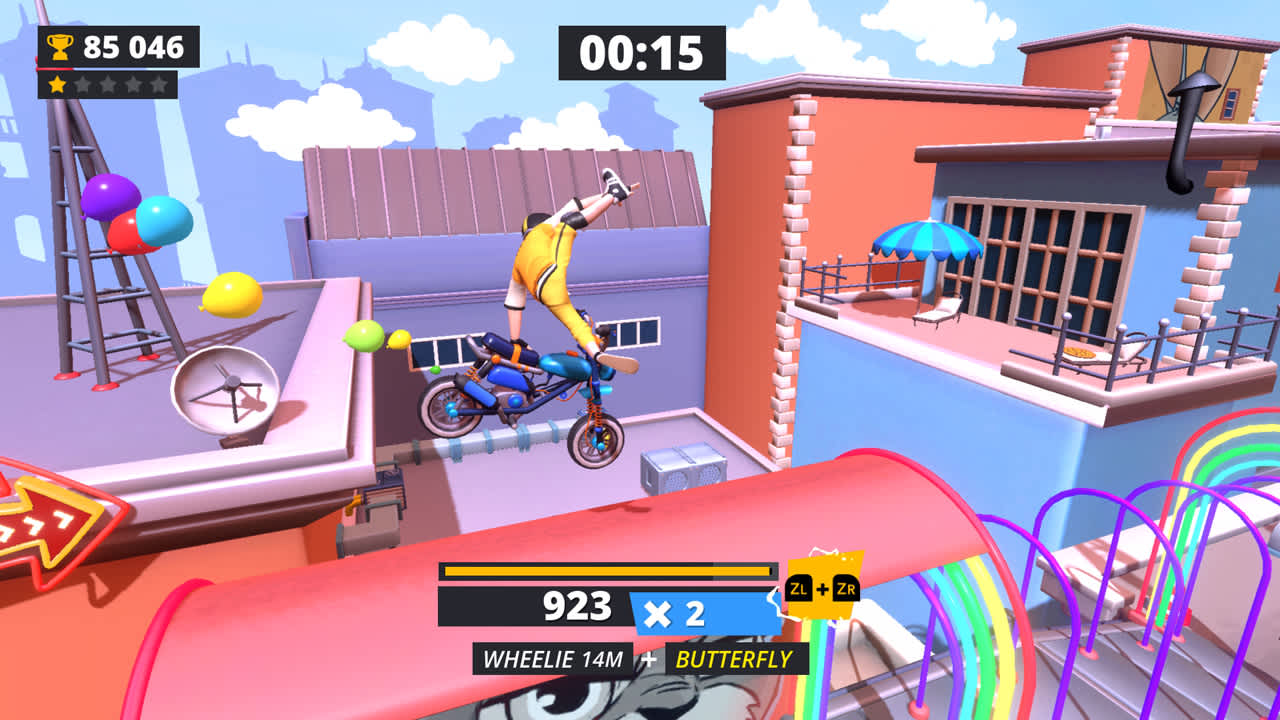1280x720 pixels.
Task: Click the trophy icon beside the score
Action: tap(58, 44)
